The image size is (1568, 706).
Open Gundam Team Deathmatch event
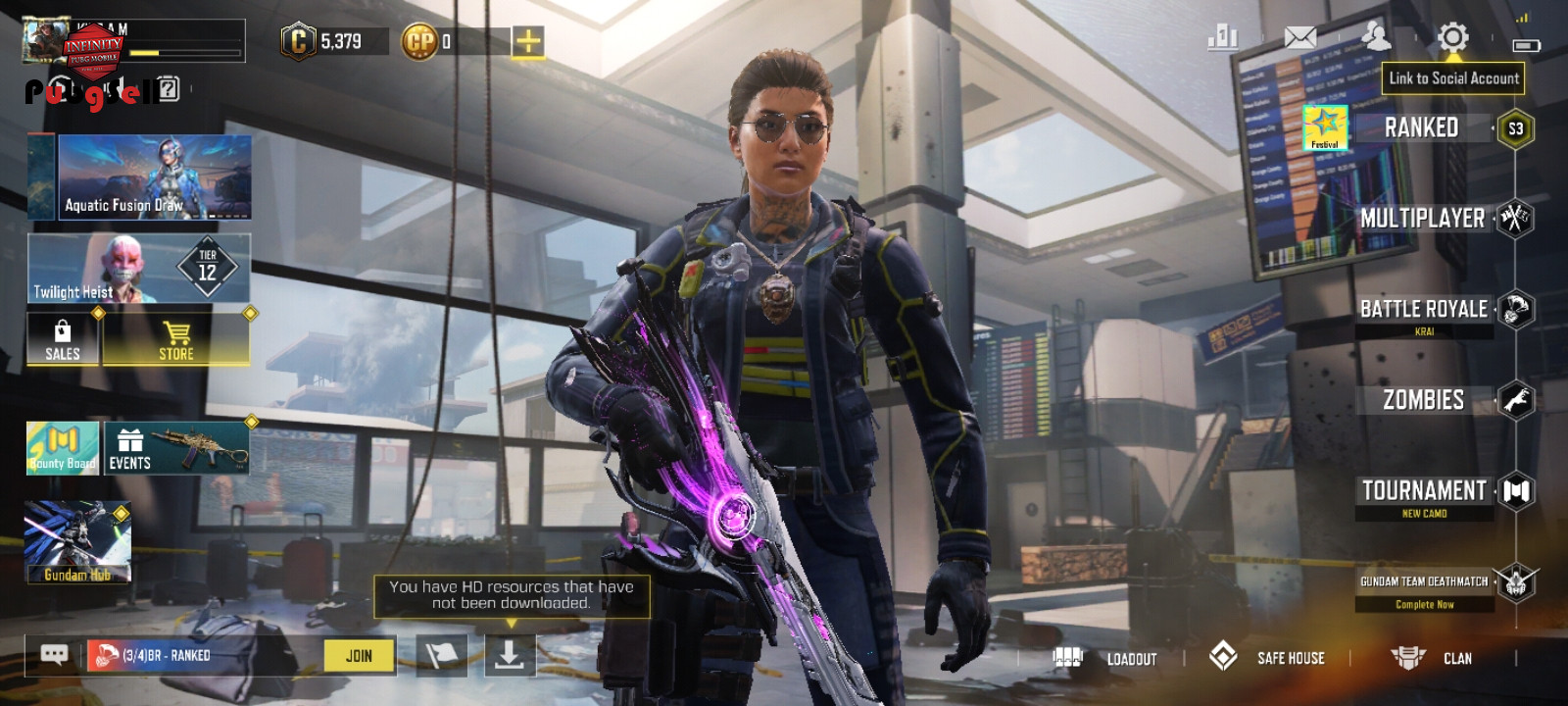pyautogui.click(x=1425, y=582)
